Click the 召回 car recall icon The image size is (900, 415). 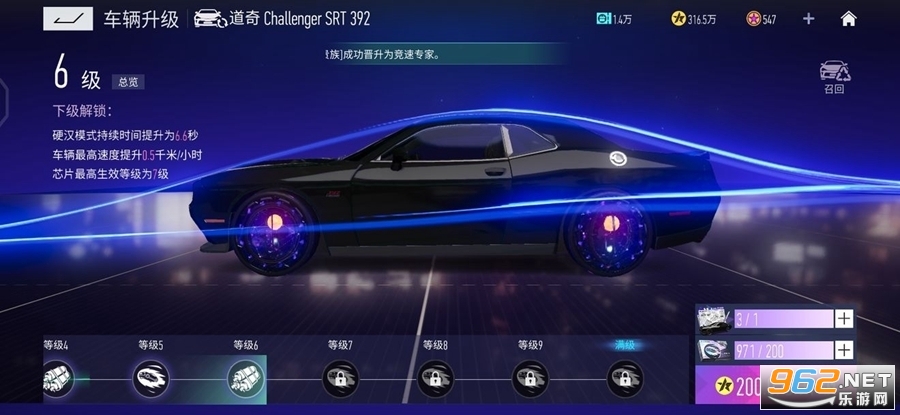coord(834,76)
